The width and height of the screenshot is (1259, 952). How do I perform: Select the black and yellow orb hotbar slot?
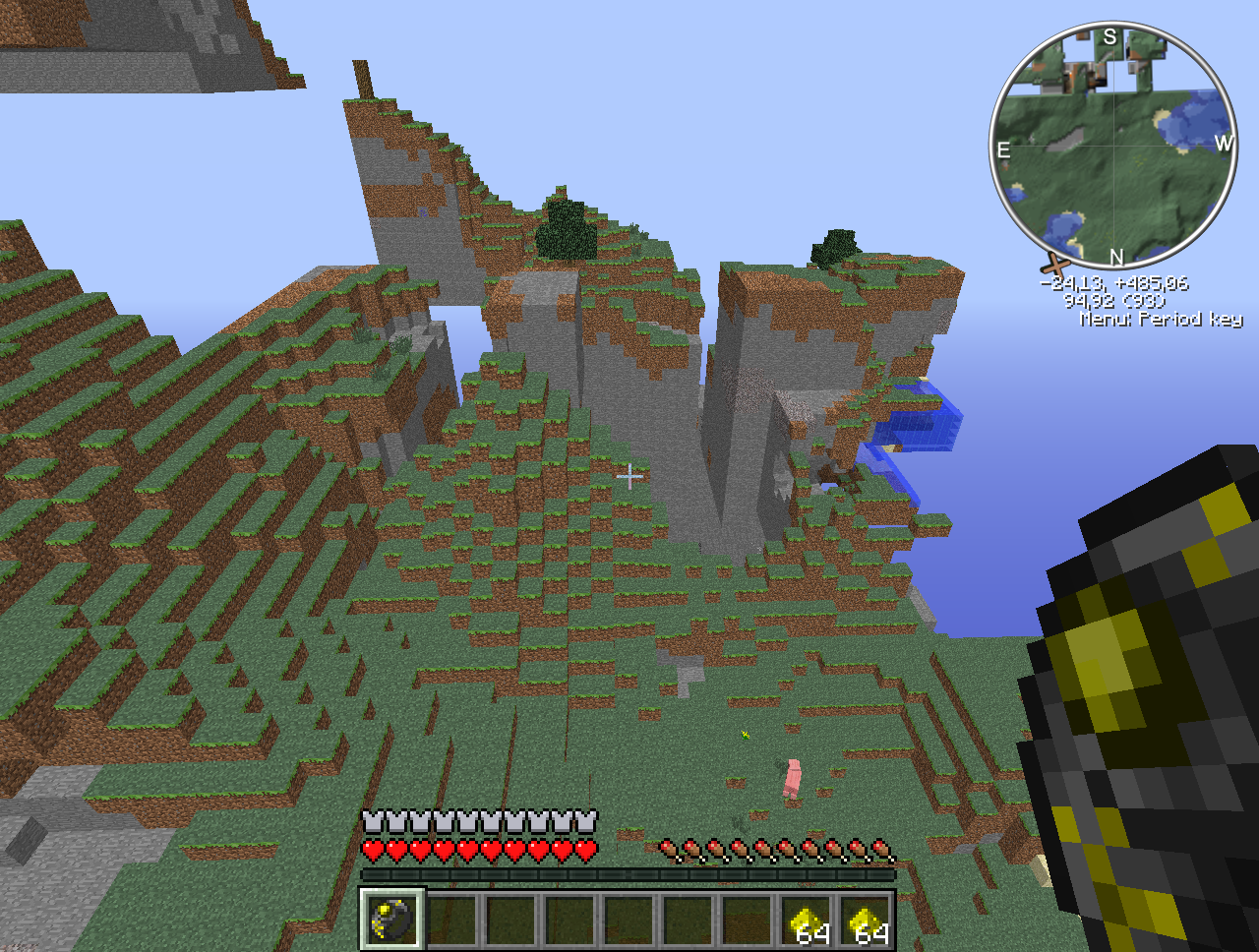[x=391, y=920]
